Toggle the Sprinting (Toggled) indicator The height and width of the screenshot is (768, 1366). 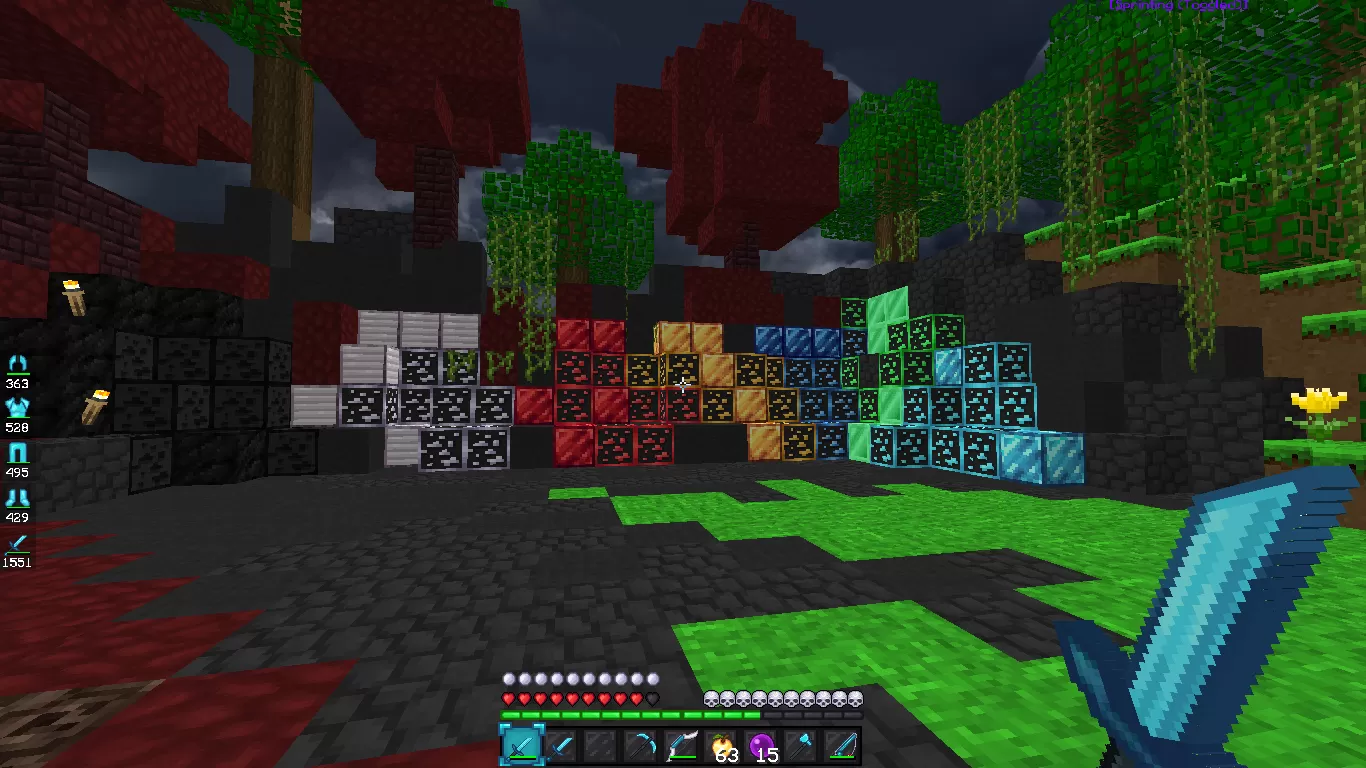coord(1178,7)
